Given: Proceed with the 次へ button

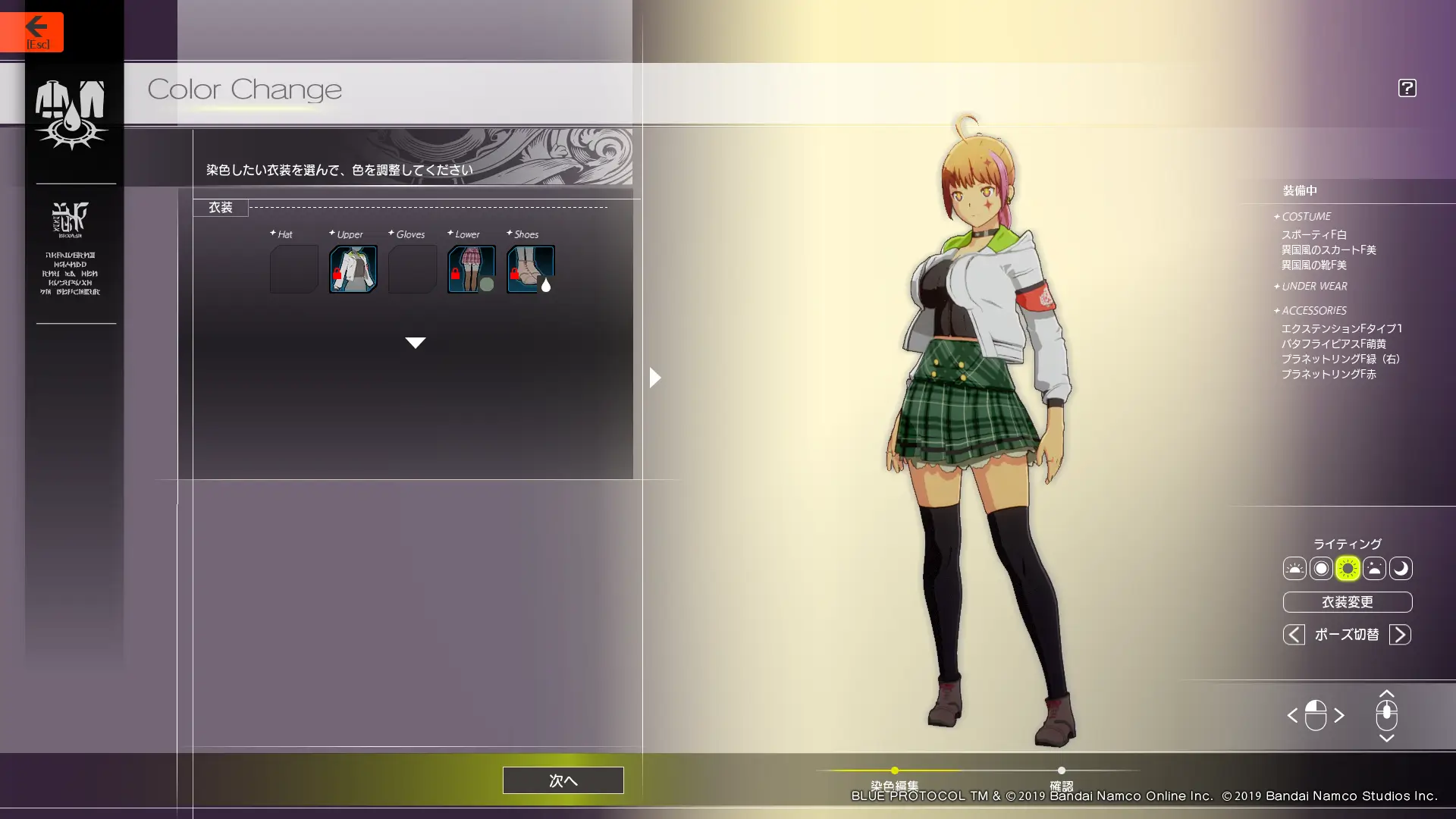Looking at the screenshot, I should 563,780.
